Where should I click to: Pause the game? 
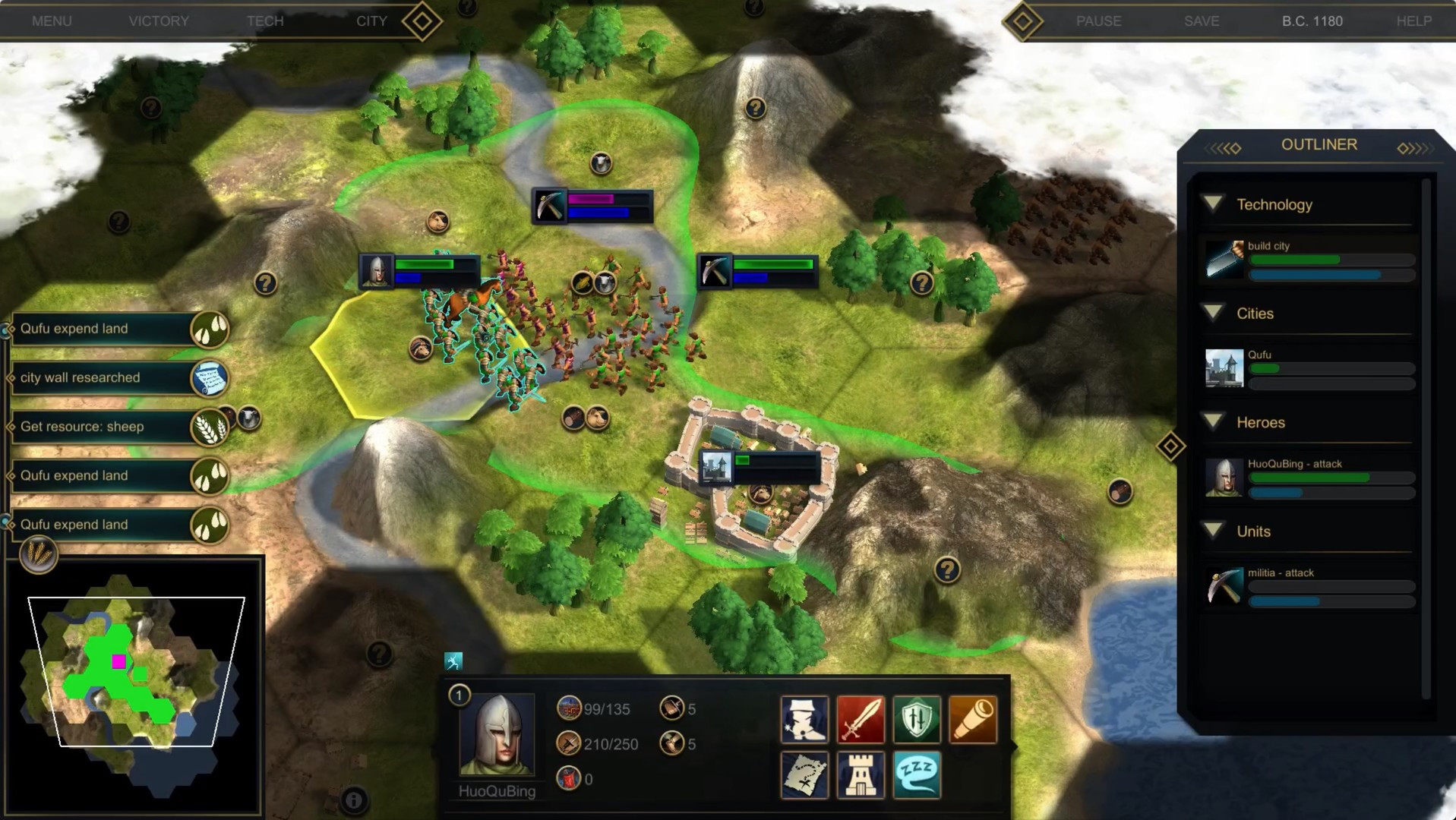tap(1098, 20)
